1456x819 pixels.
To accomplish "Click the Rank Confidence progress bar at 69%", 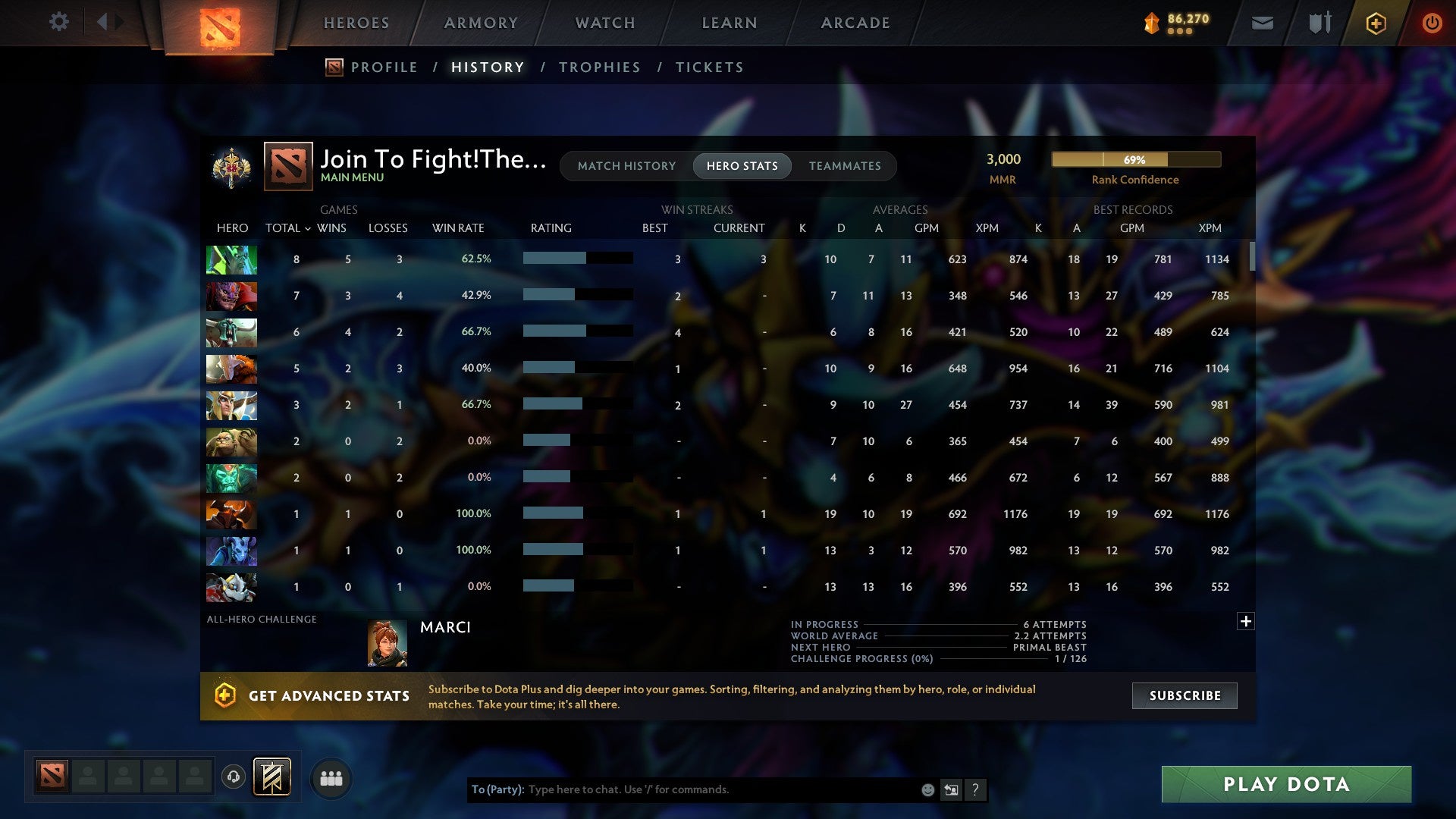I will point(1135,160).
